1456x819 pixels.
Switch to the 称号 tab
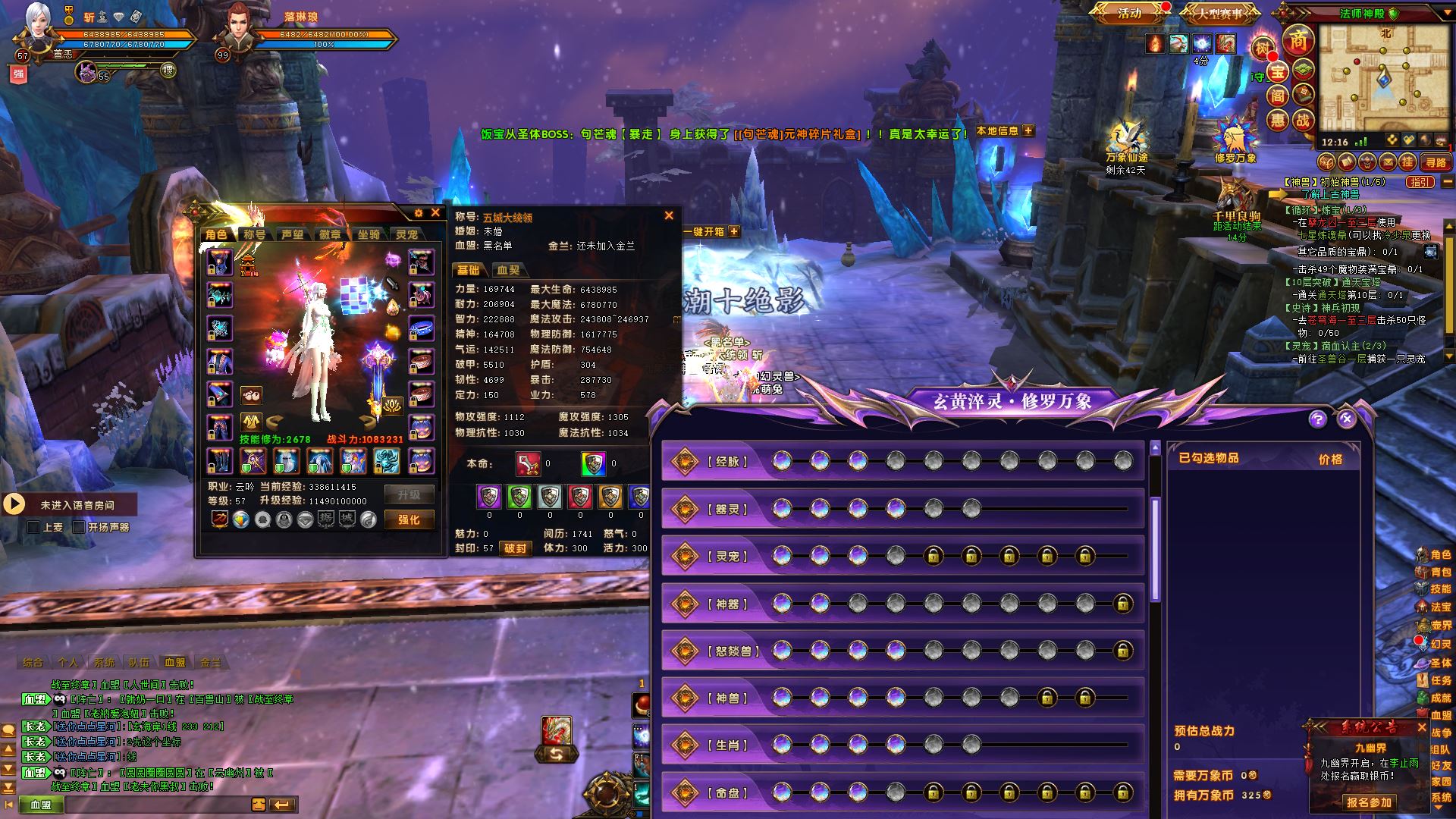(255, 234)
